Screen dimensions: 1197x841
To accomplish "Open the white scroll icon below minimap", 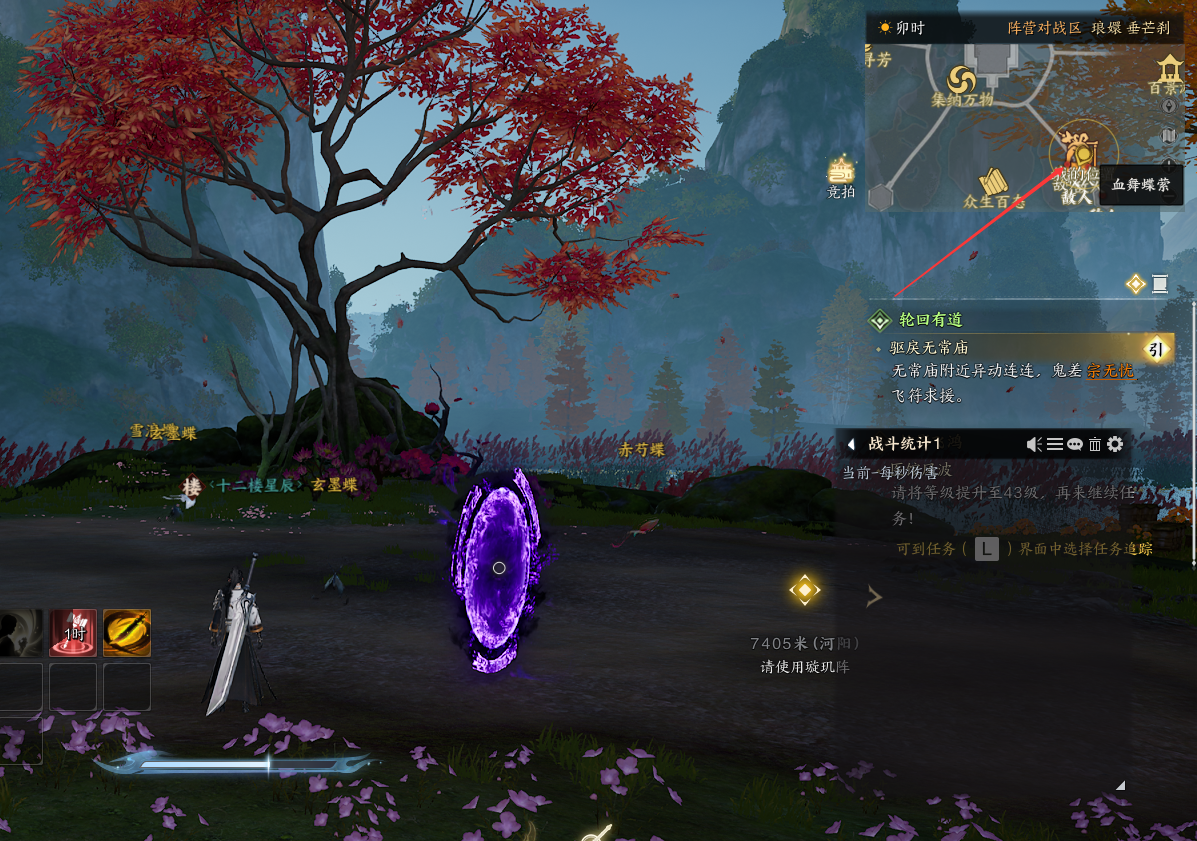I will 1160,284.
